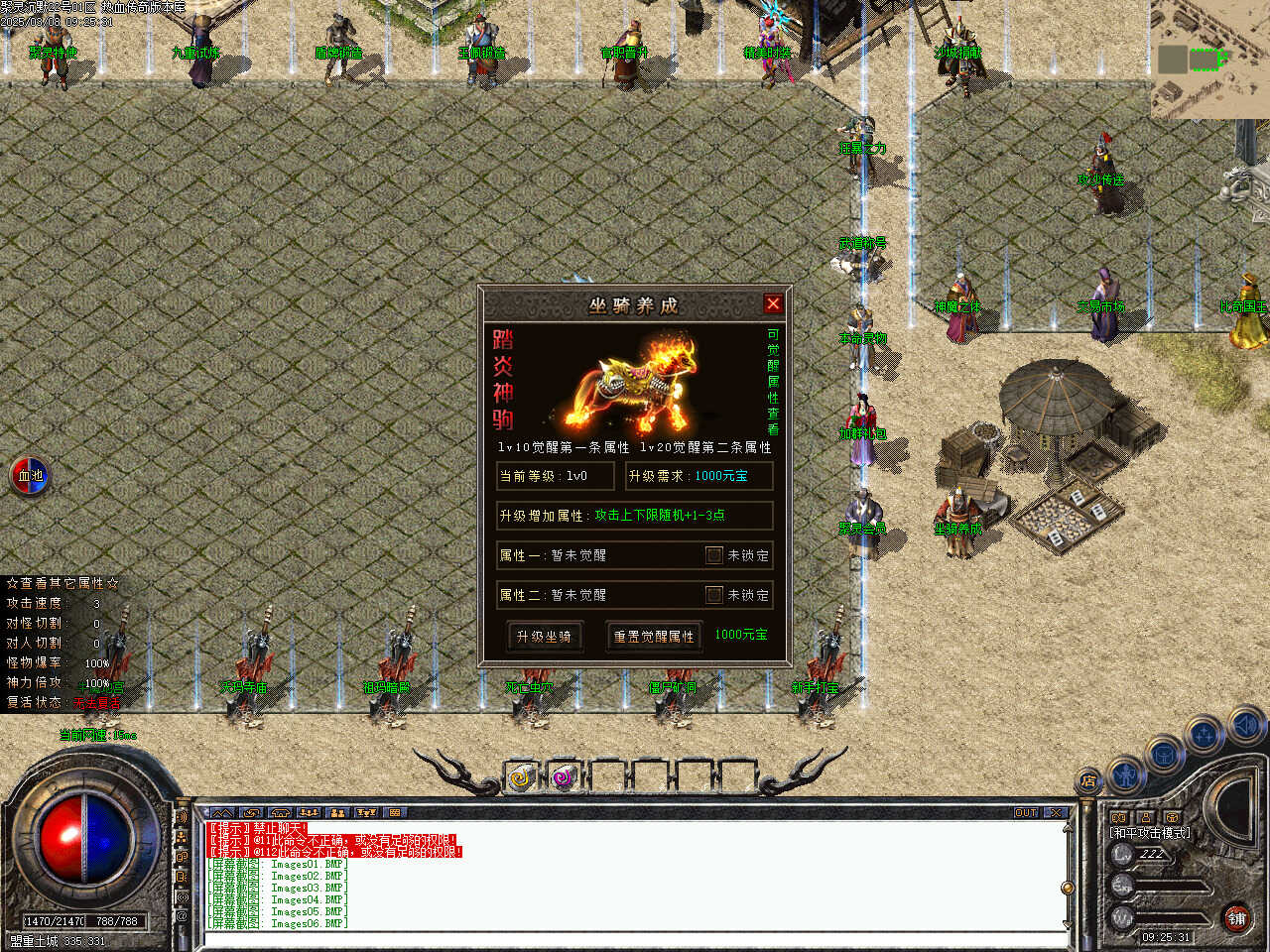Click the OUT button above the chat
Image resolution: width=1270 pixels, height=952 pixels.
[1026, 813]
